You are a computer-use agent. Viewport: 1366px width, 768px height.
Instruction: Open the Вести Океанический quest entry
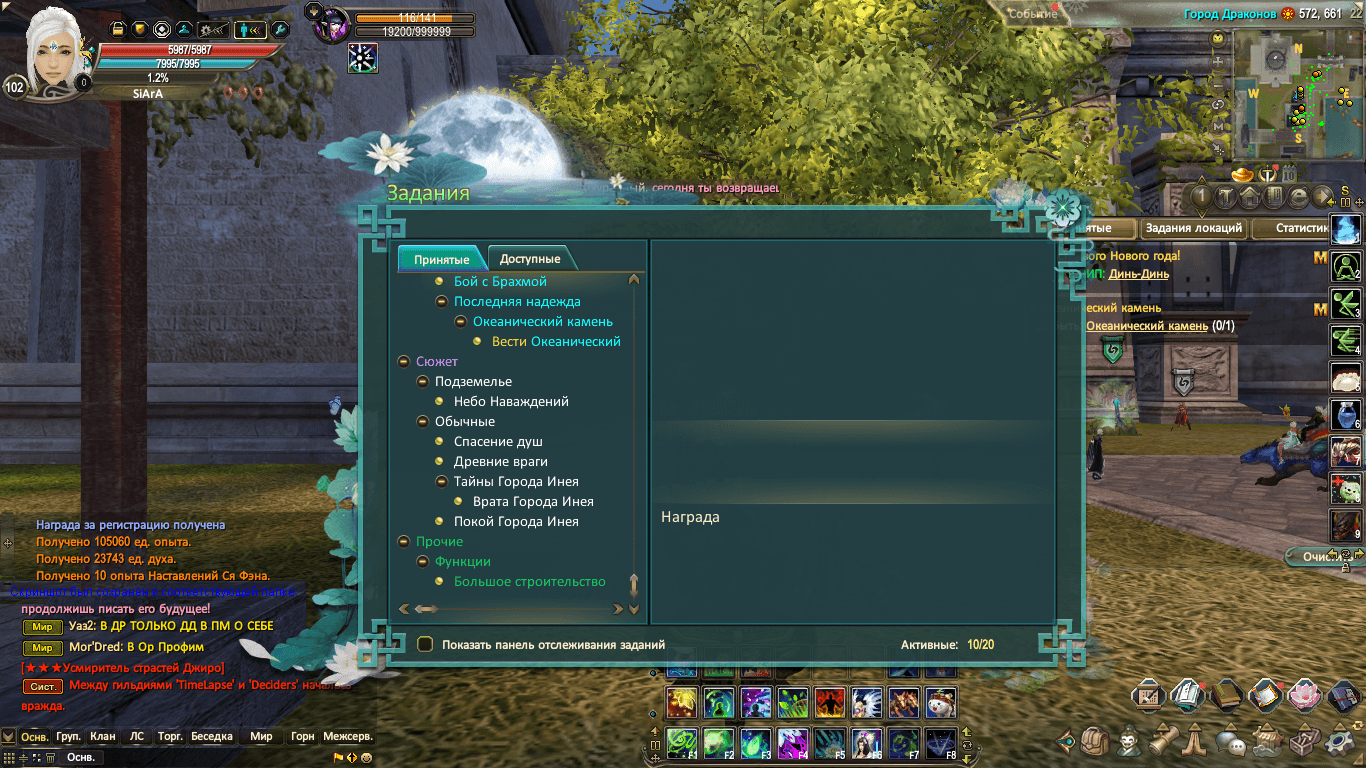[556, 341]
